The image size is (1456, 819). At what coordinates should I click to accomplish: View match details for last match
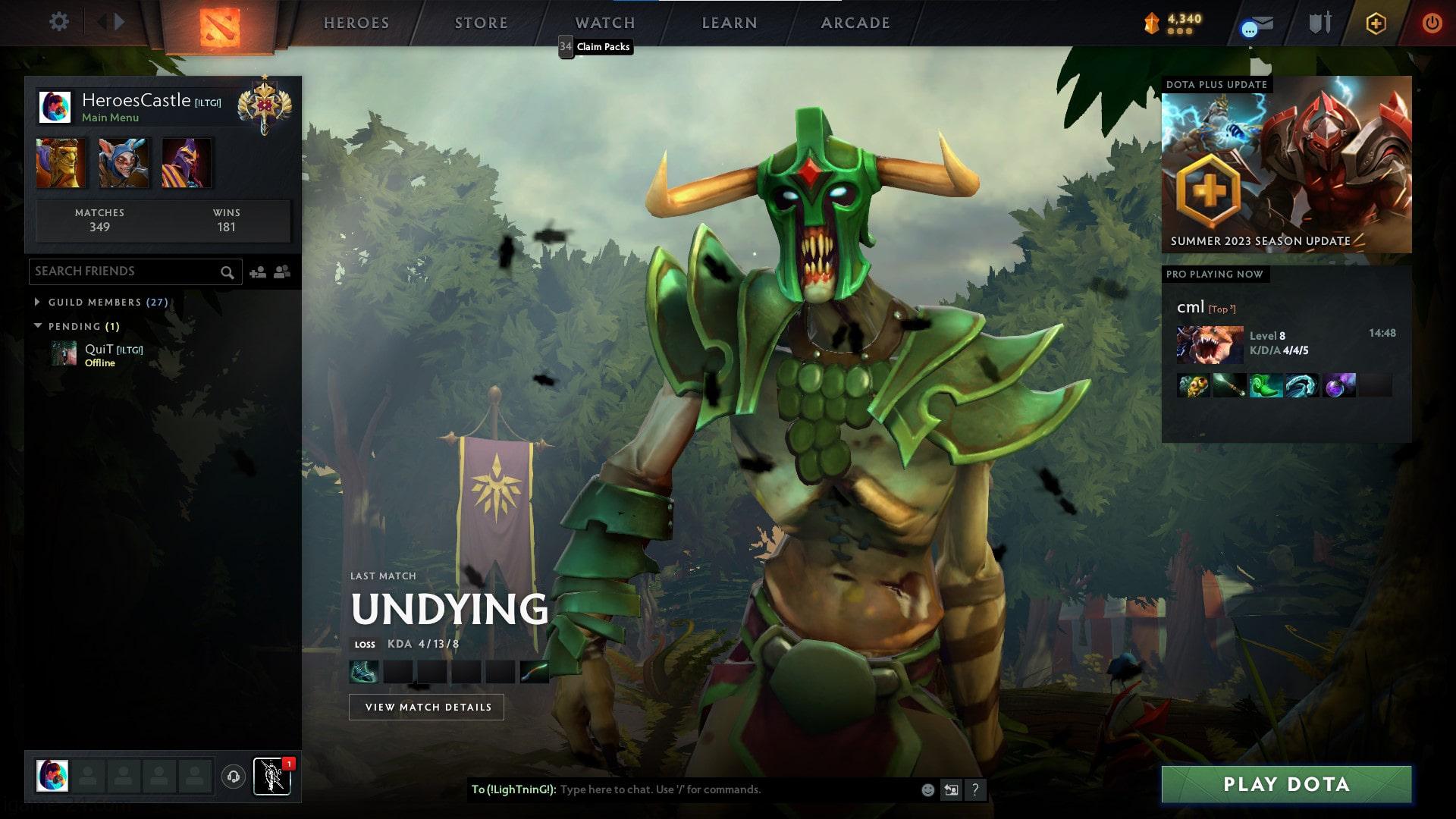[x=426, y=707]
